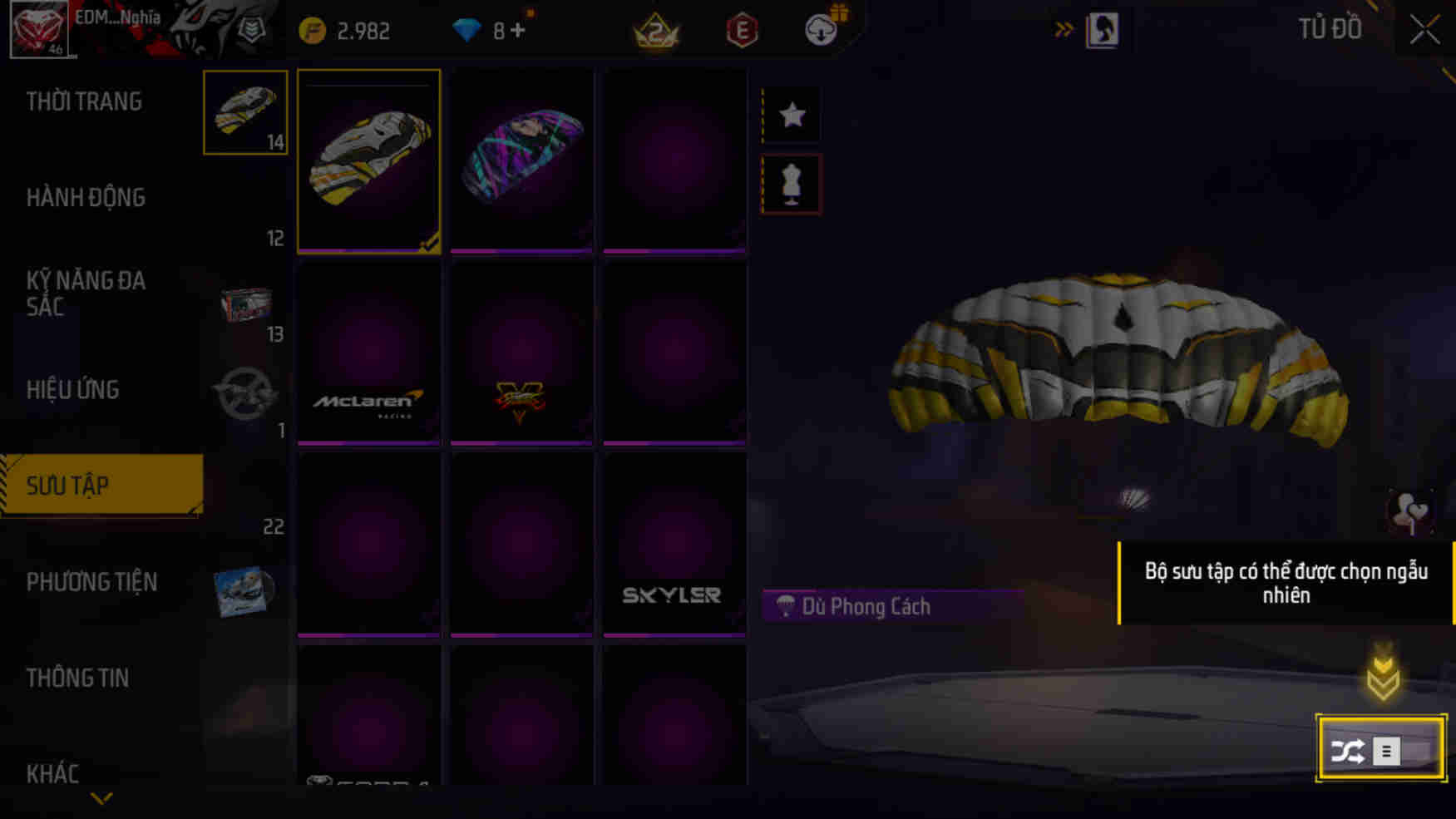This screenshot has width=1456, height=819.
Task: Select the character preview icon near the arrows
Action: pos(1104,30)
